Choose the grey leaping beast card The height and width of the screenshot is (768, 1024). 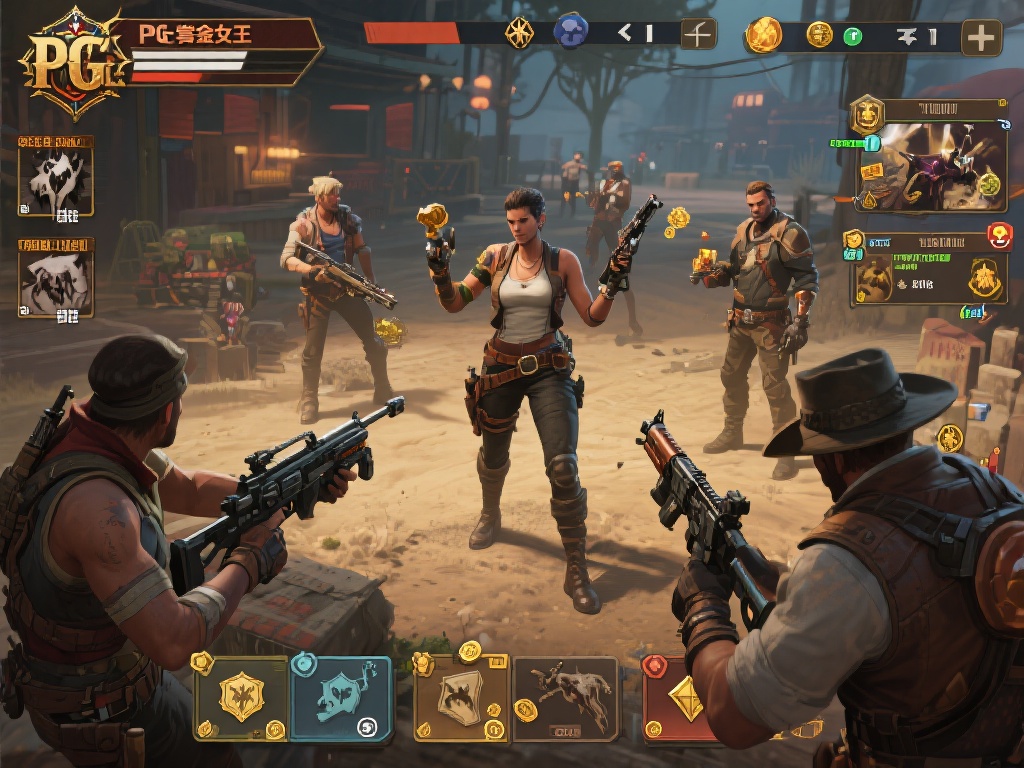tap(567, 697)
